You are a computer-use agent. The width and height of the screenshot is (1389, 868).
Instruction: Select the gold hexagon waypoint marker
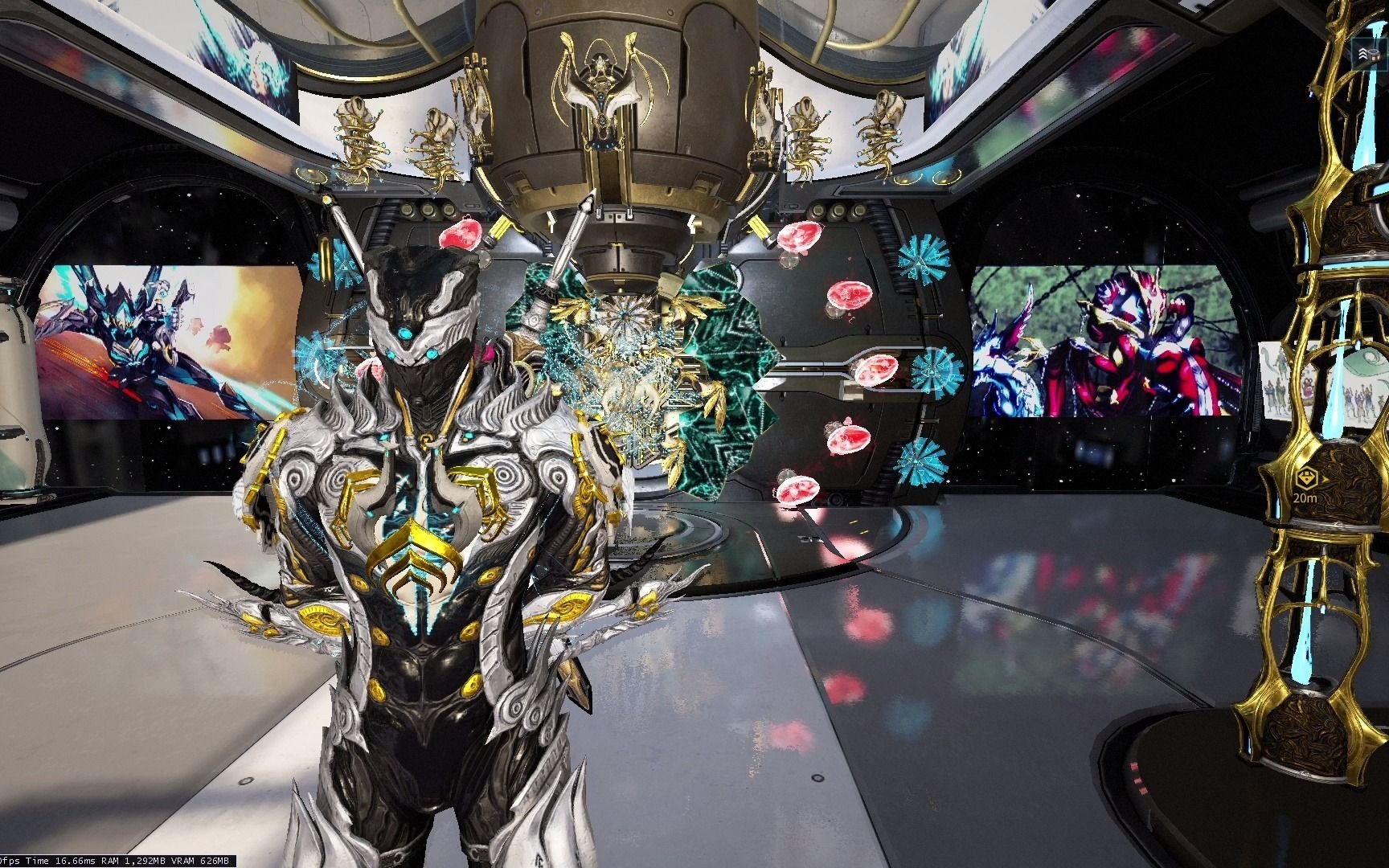coord(1305,481)
